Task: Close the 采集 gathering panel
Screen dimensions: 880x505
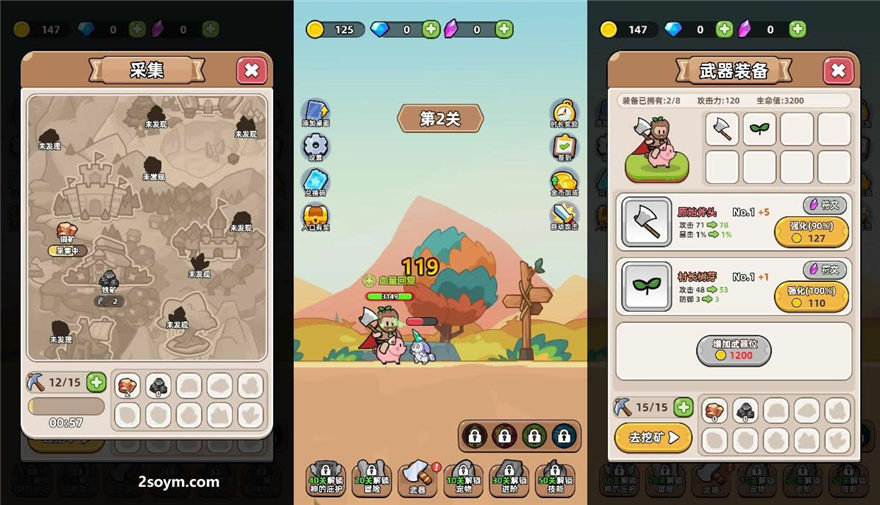Action: (251, 70)
